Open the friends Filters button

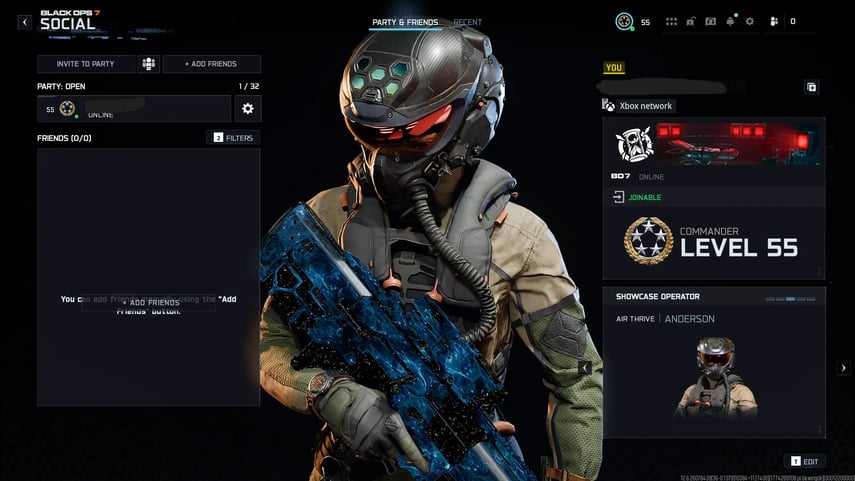coord(233,137)
